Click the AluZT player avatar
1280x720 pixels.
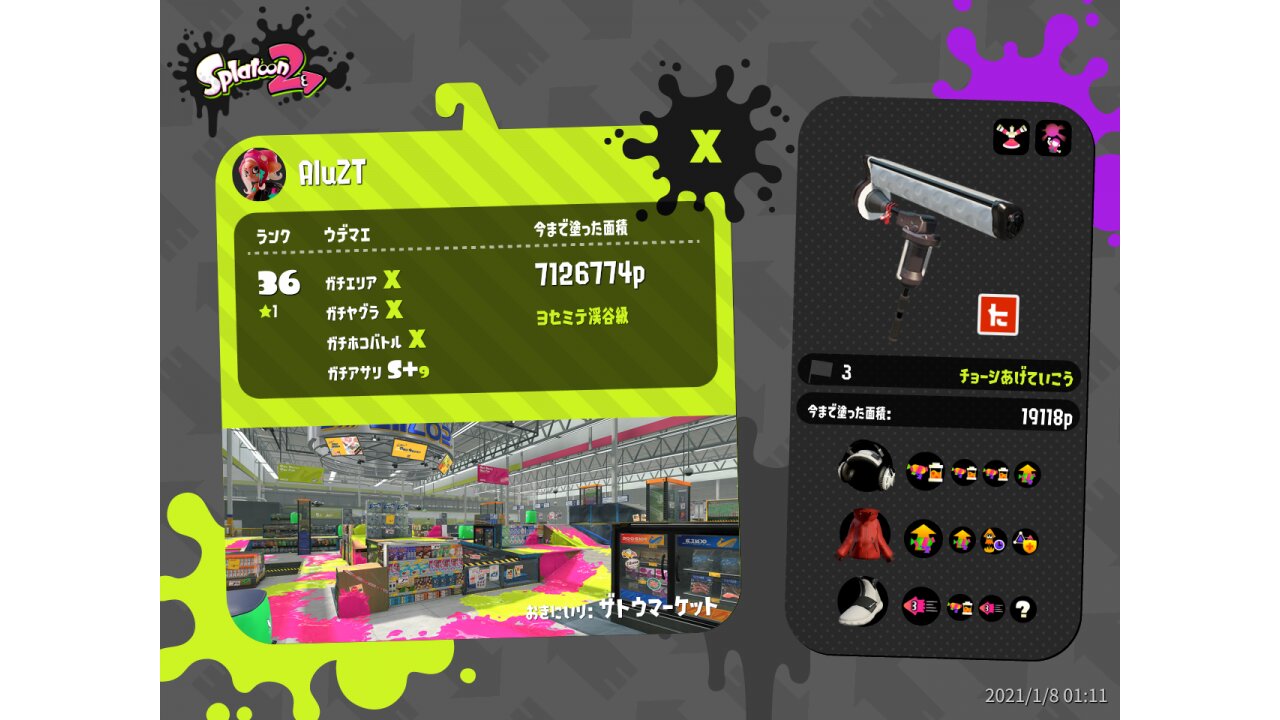tap(258, 174)
